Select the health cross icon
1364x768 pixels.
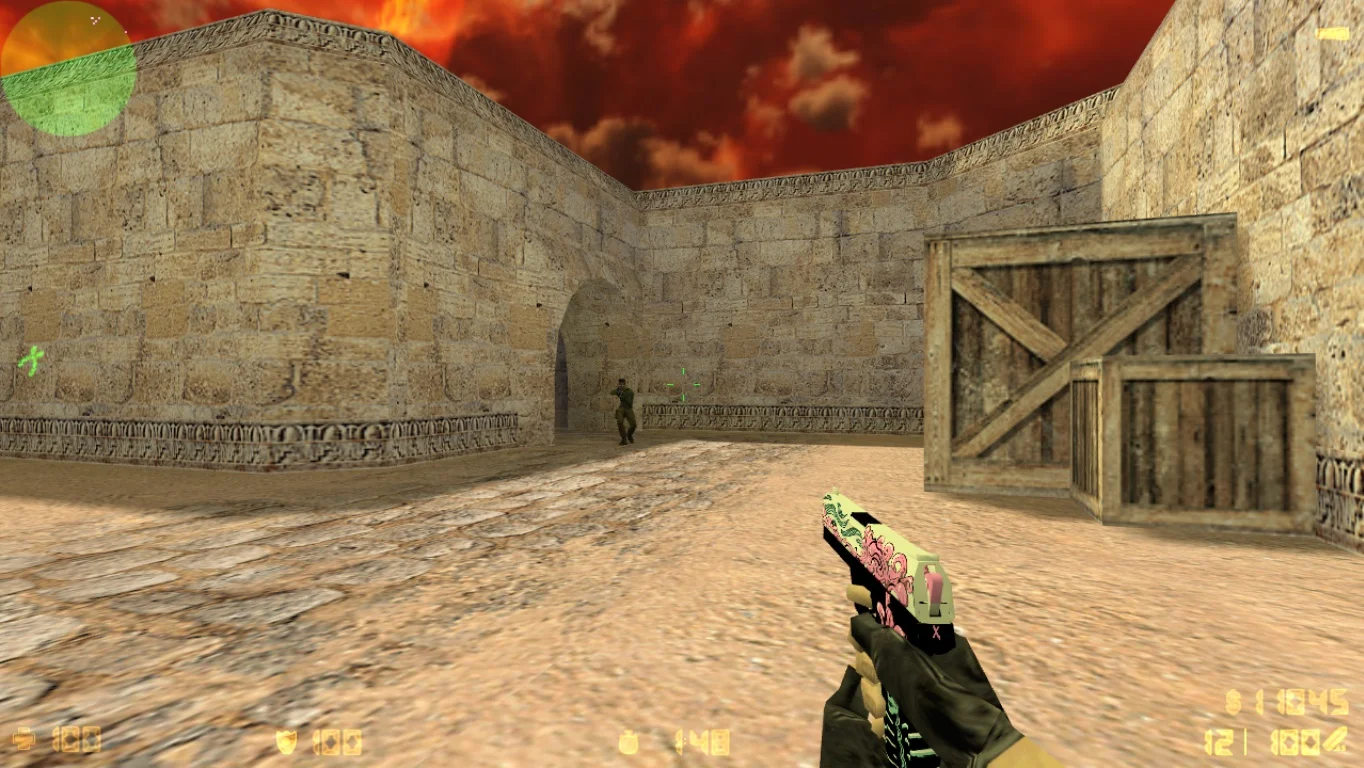coord(24,740)
